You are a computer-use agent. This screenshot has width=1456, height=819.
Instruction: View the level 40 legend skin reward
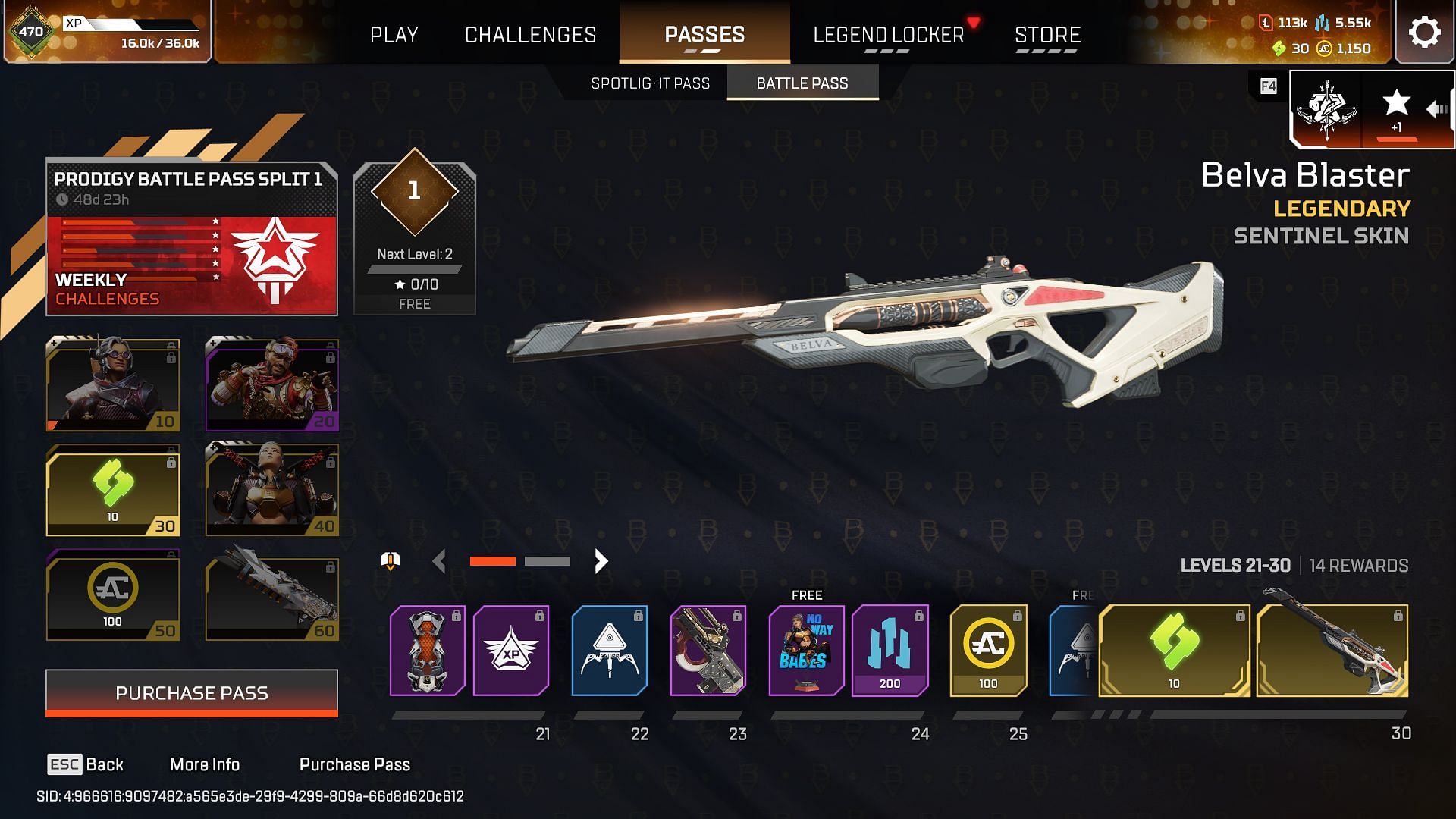[x=272, y=491]
